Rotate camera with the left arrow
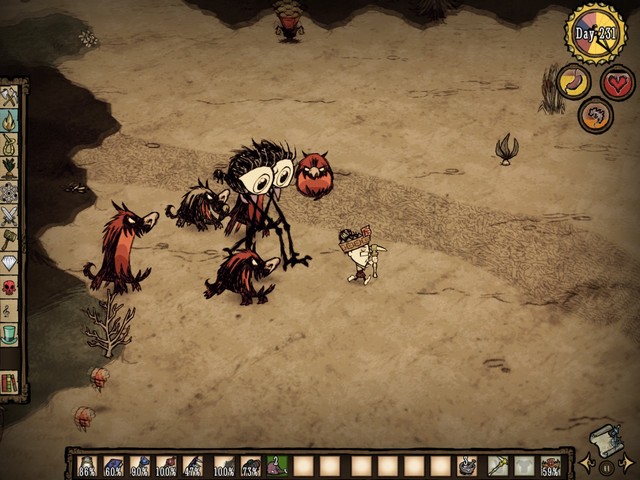Screen dimensions: 640x480 point(587,462)
